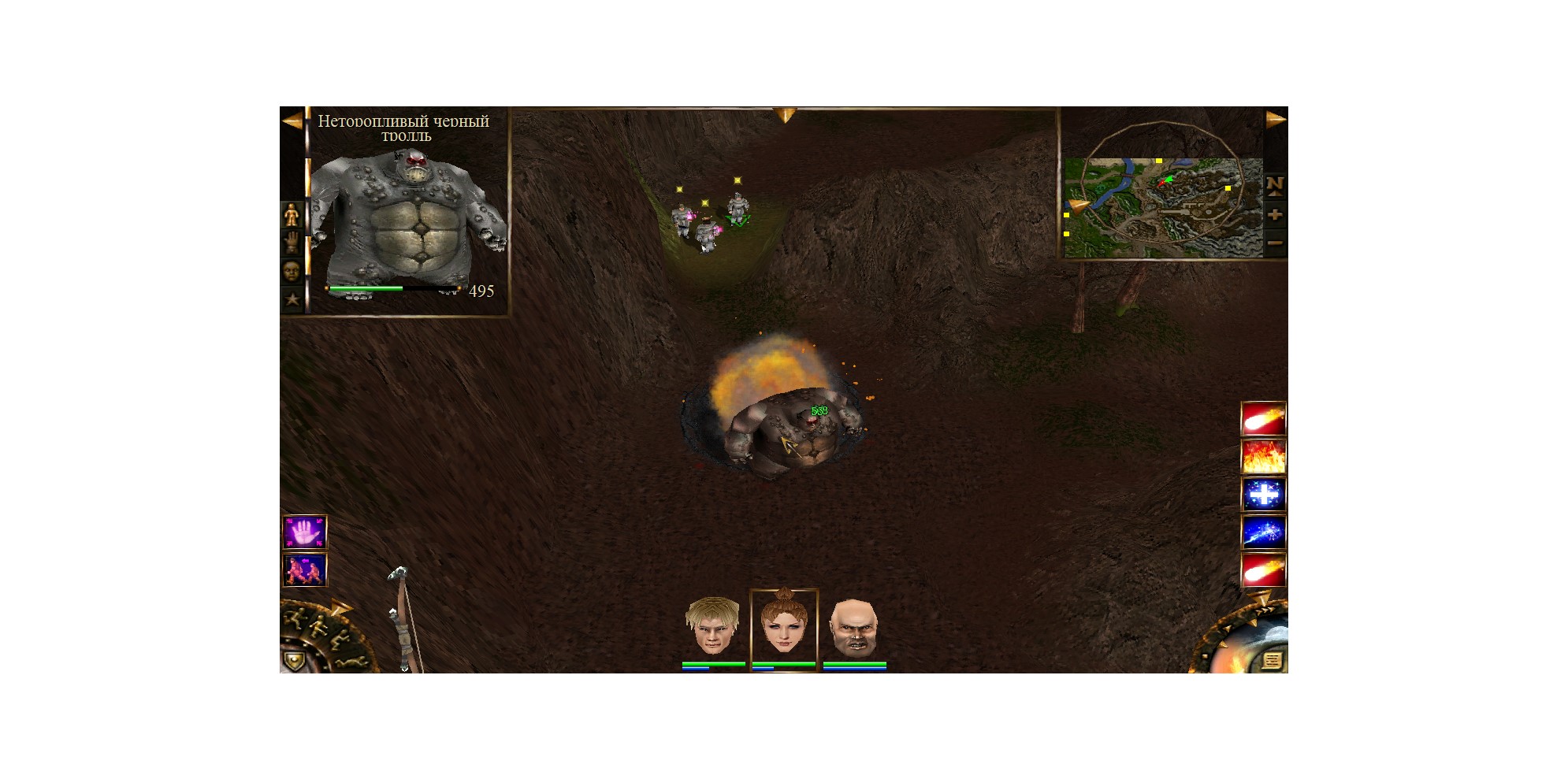Screen dimensions: 1568x779
Task: Toggle the shield button on movement dial
Action: (294, 660)
